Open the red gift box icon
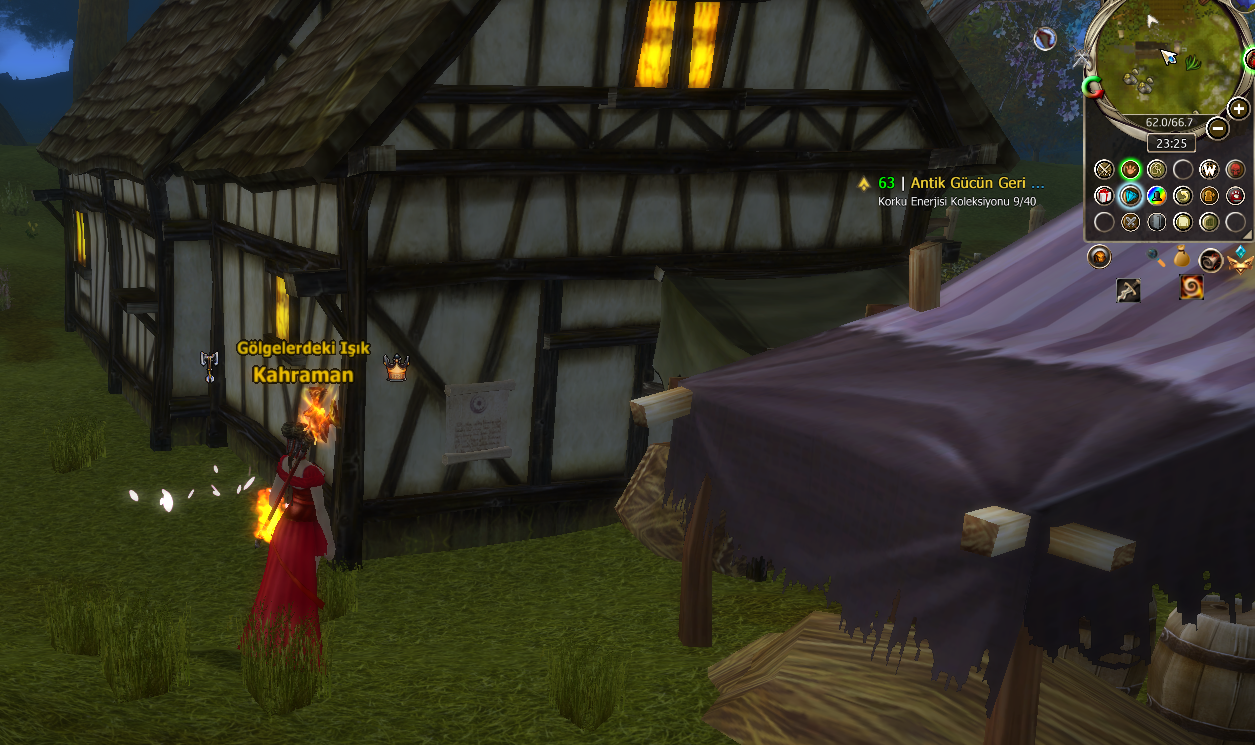This screenshot has height=745, width=1255. (x=1104, y=195)
